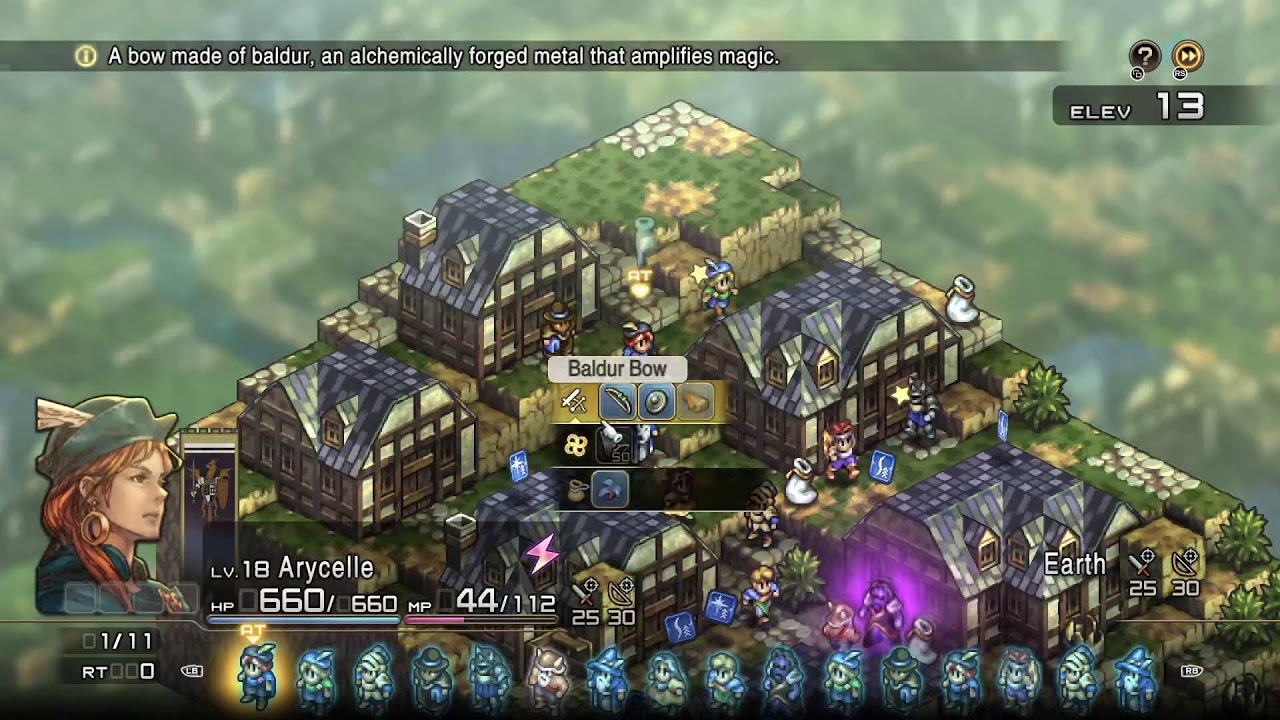1280x720 pixels.
Task: Open the question mark help button
Action: [1144, 56]
